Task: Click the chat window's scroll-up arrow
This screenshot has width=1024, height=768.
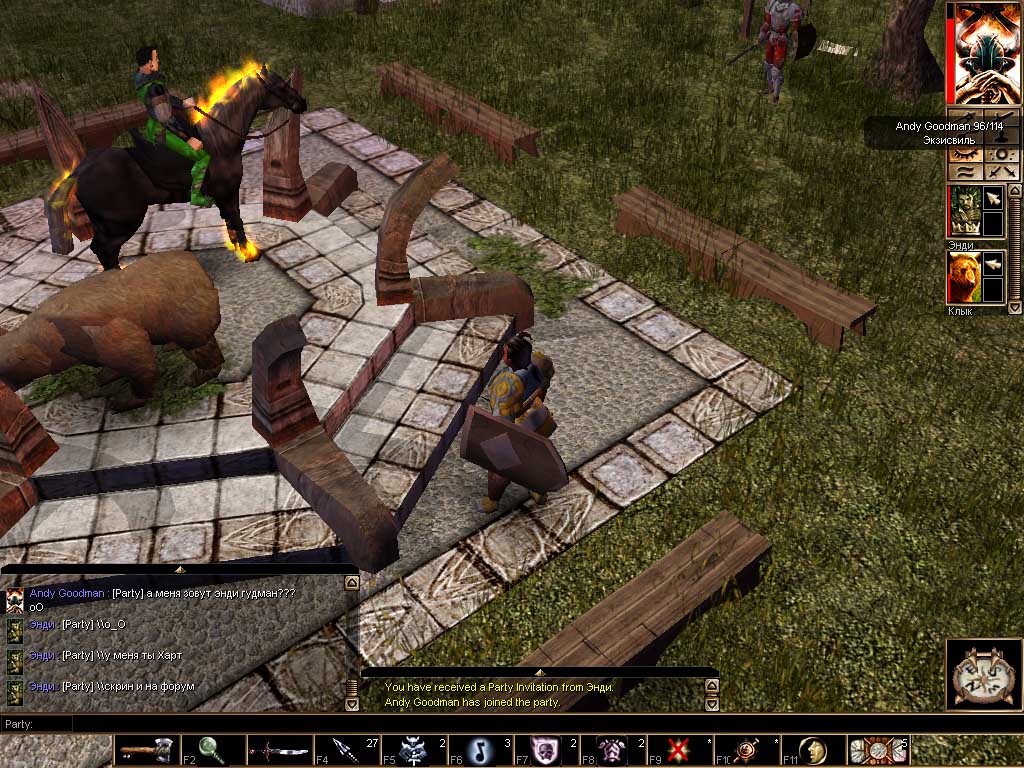Action: point(350,581)
